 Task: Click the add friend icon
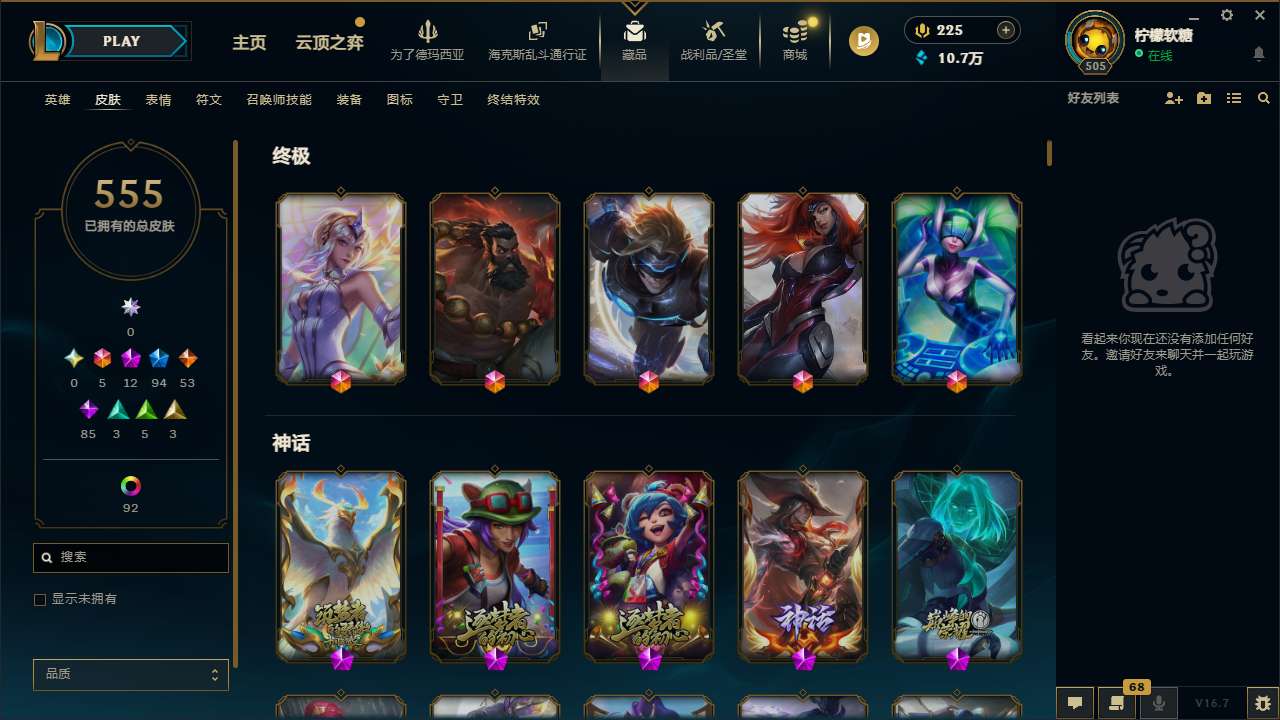pos(1172,98)
